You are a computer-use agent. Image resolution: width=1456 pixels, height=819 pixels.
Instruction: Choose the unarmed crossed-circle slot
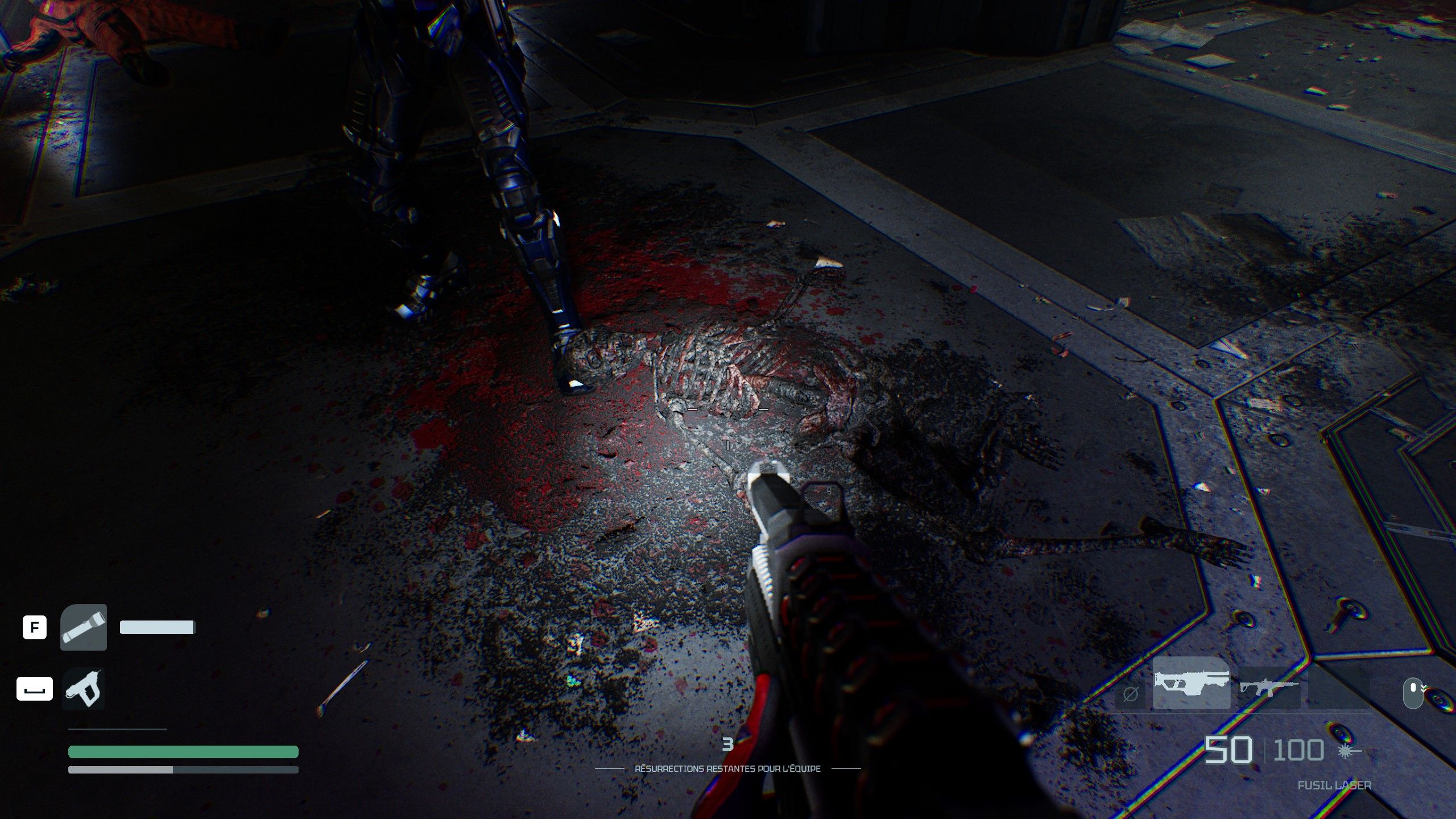[x=1130, y=694]
